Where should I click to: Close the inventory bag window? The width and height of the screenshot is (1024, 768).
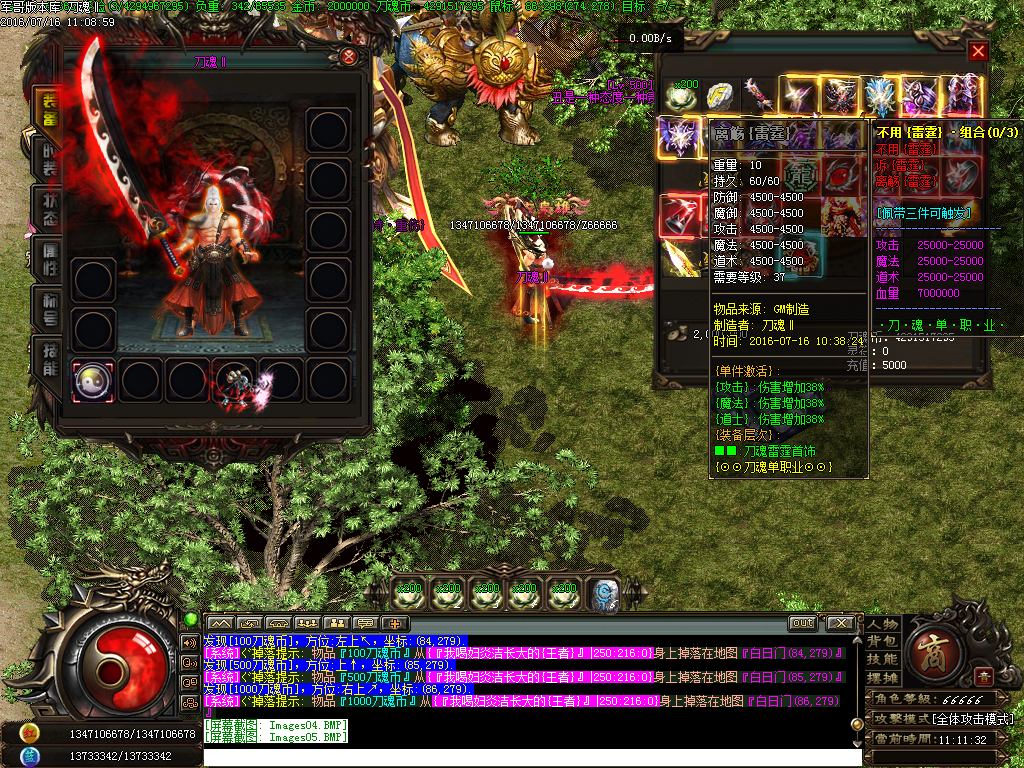click(978, 51)
